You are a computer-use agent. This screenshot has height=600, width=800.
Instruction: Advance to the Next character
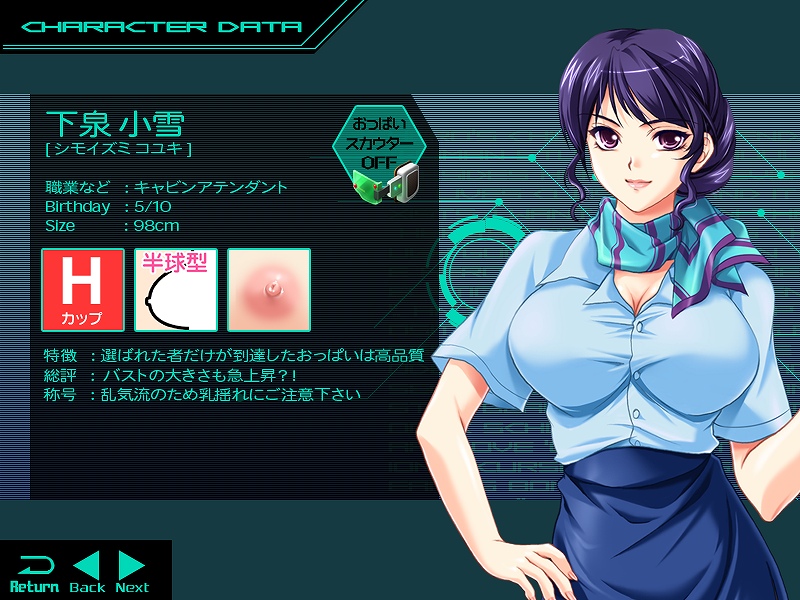pyautogui.click(x=132, y=572)
